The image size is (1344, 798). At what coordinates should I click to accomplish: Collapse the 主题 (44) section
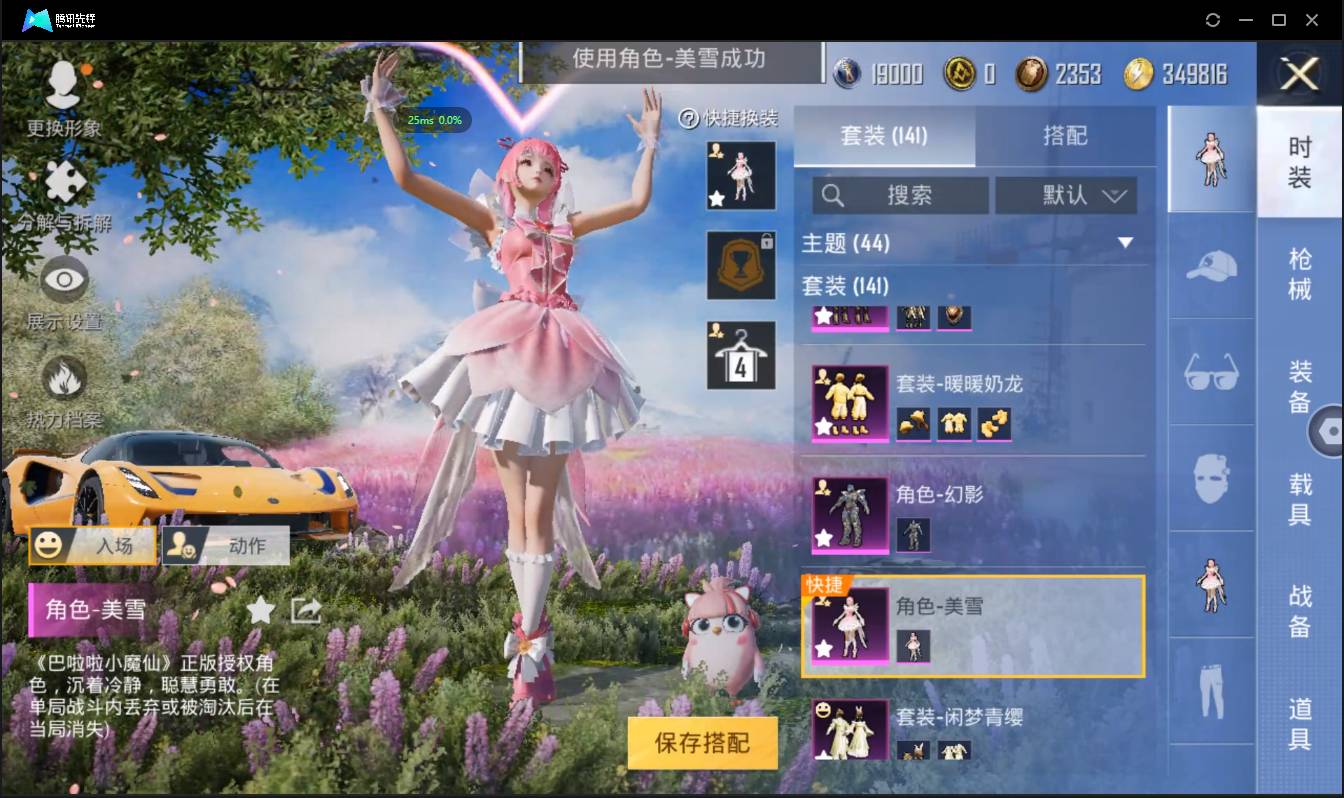pyautogui.click(x=1127, y=242)
